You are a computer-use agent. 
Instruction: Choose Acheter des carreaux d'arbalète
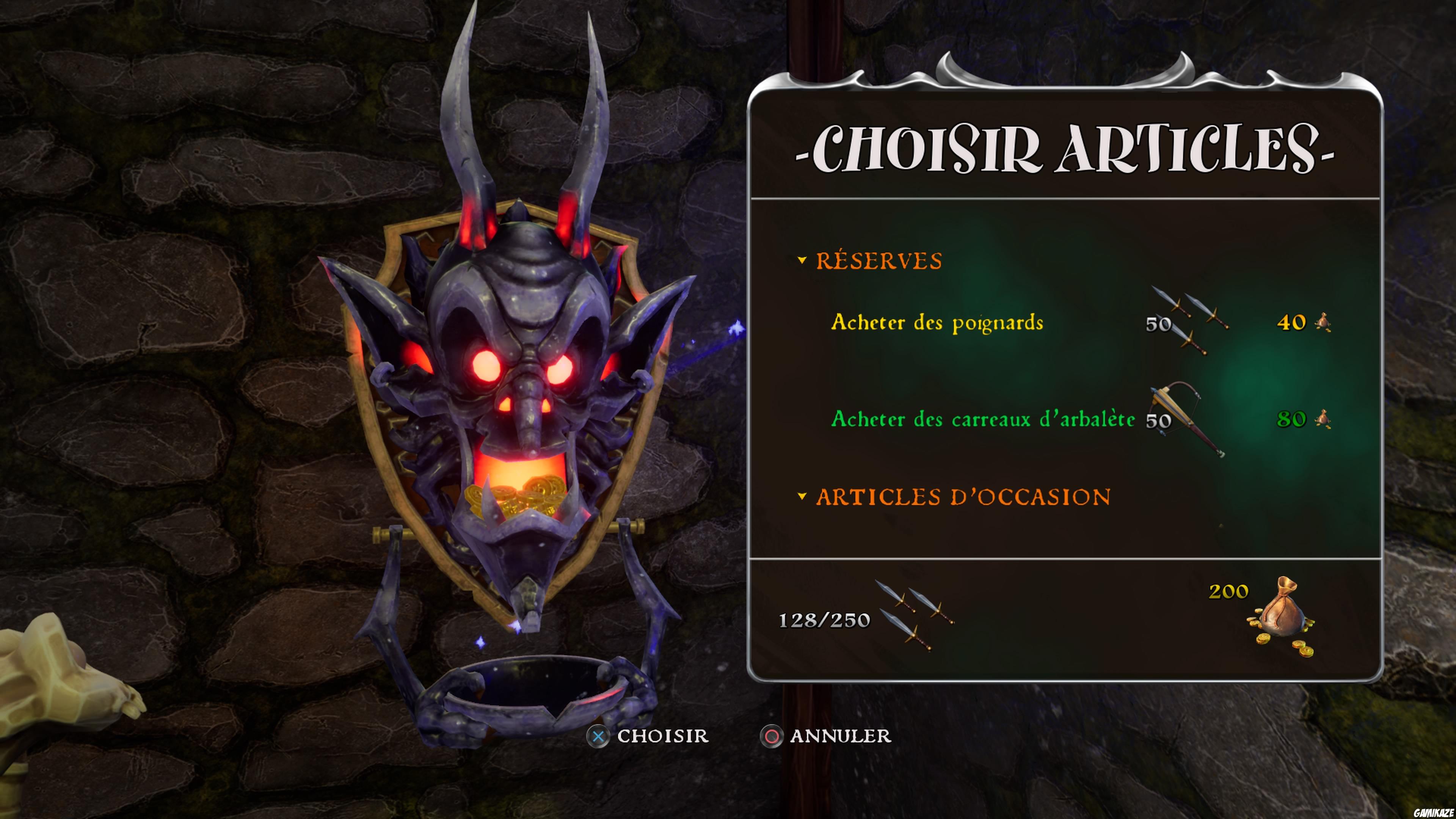pos(982,419)
